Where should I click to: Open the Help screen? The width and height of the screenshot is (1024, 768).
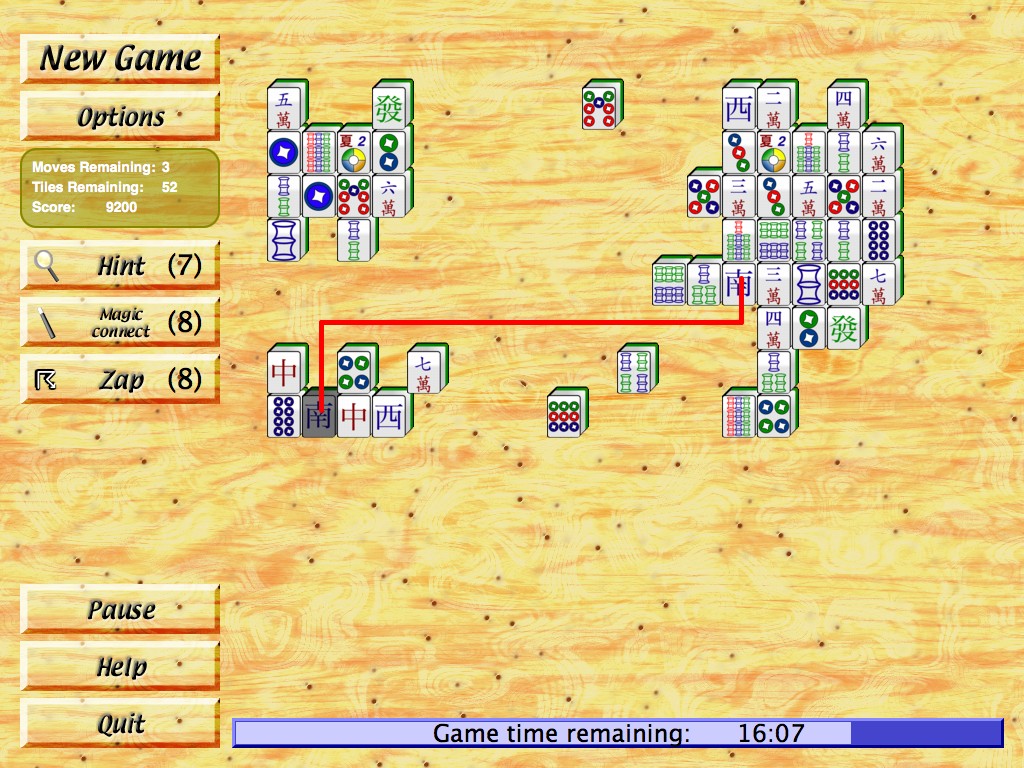tap(120, 666)
